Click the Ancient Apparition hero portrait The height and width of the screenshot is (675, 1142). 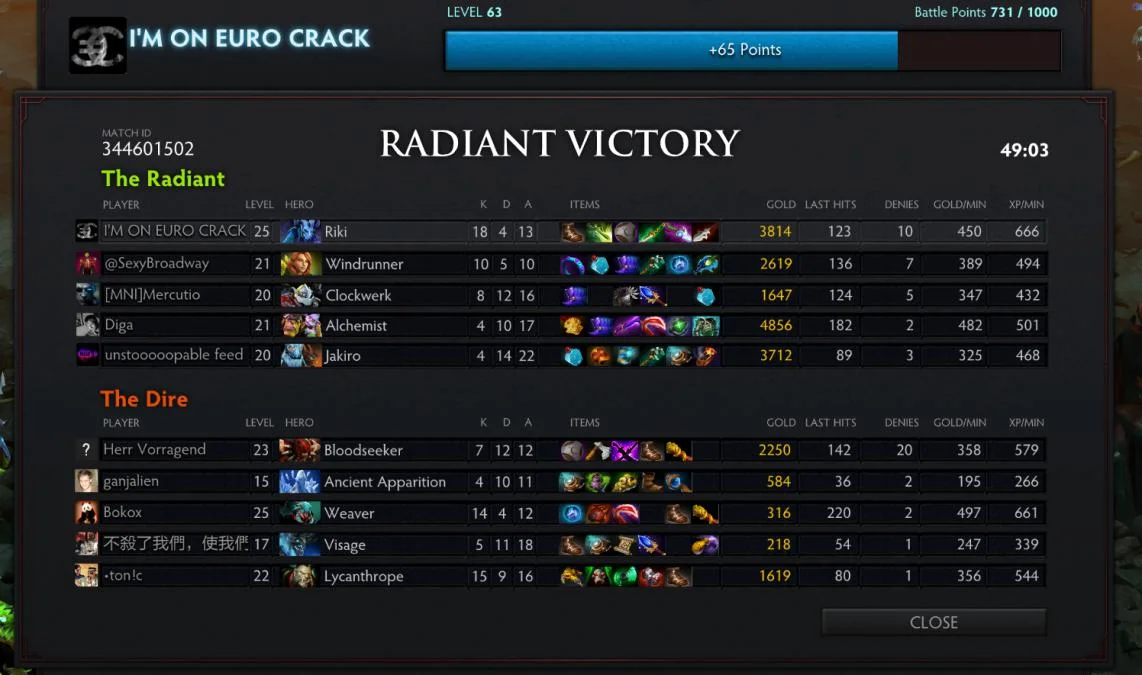(300, 482)
